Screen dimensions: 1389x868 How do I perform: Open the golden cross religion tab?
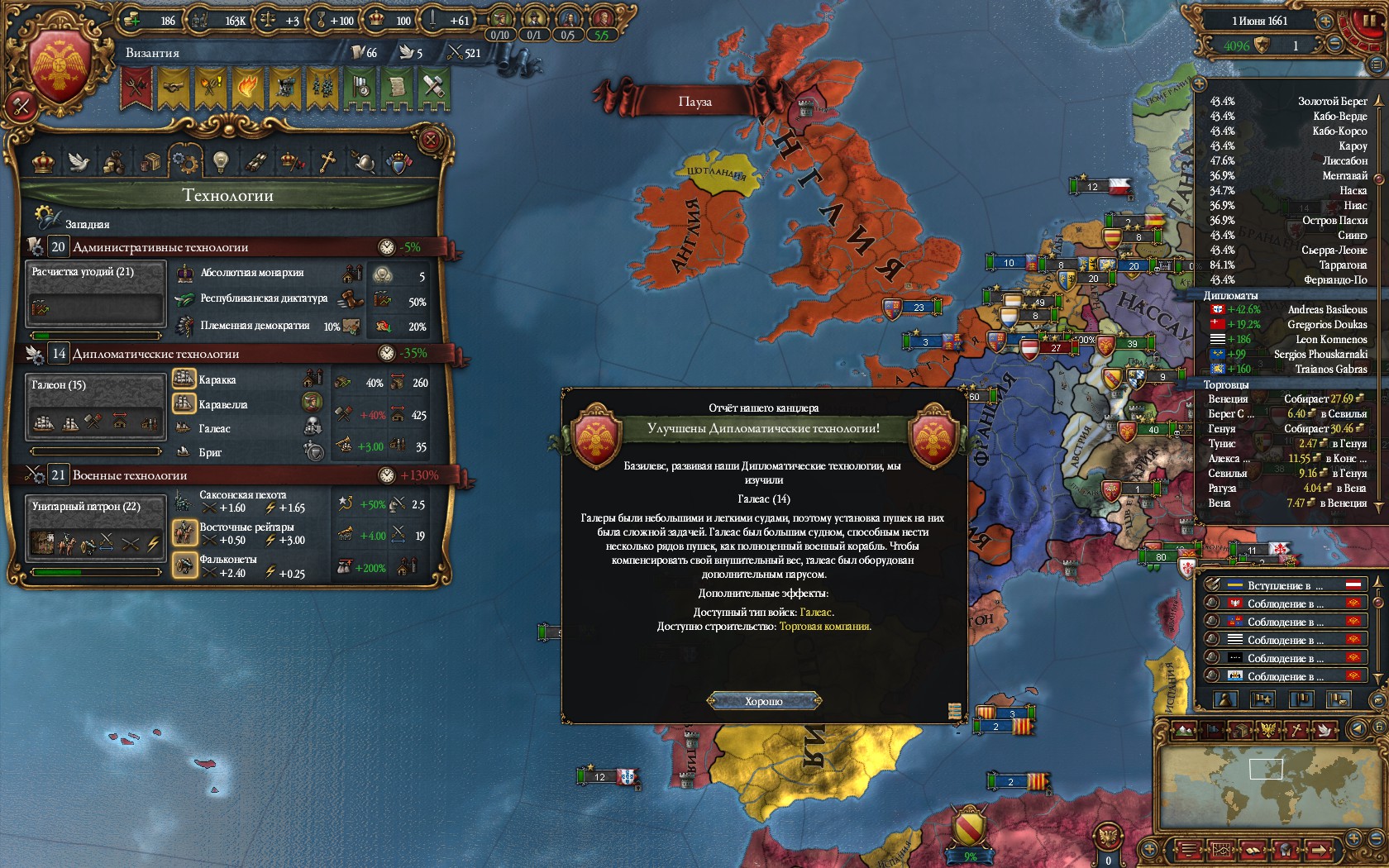(327, 161)
